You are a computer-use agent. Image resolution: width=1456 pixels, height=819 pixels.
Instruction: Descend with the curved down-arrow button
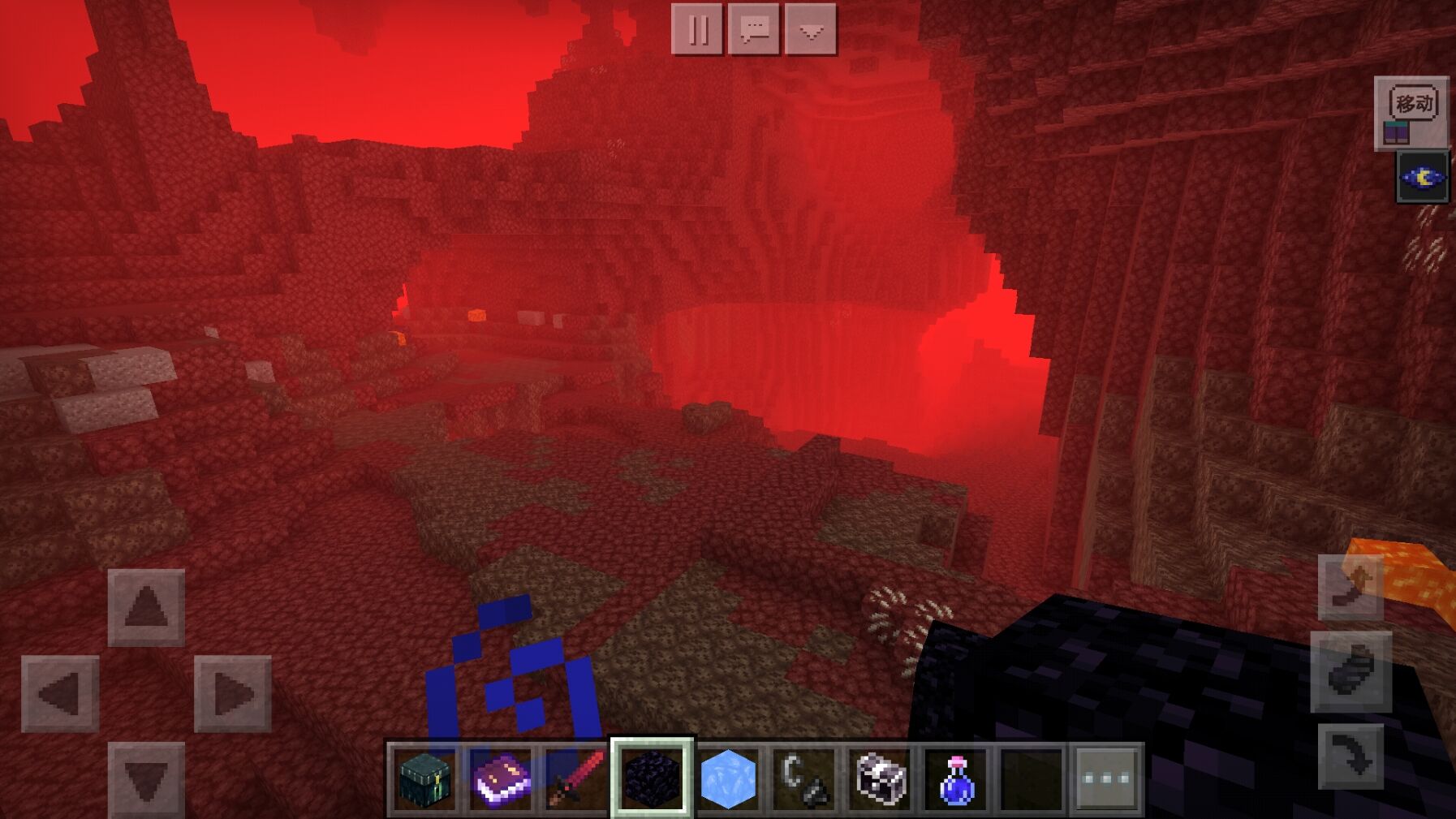point(1350,755)
